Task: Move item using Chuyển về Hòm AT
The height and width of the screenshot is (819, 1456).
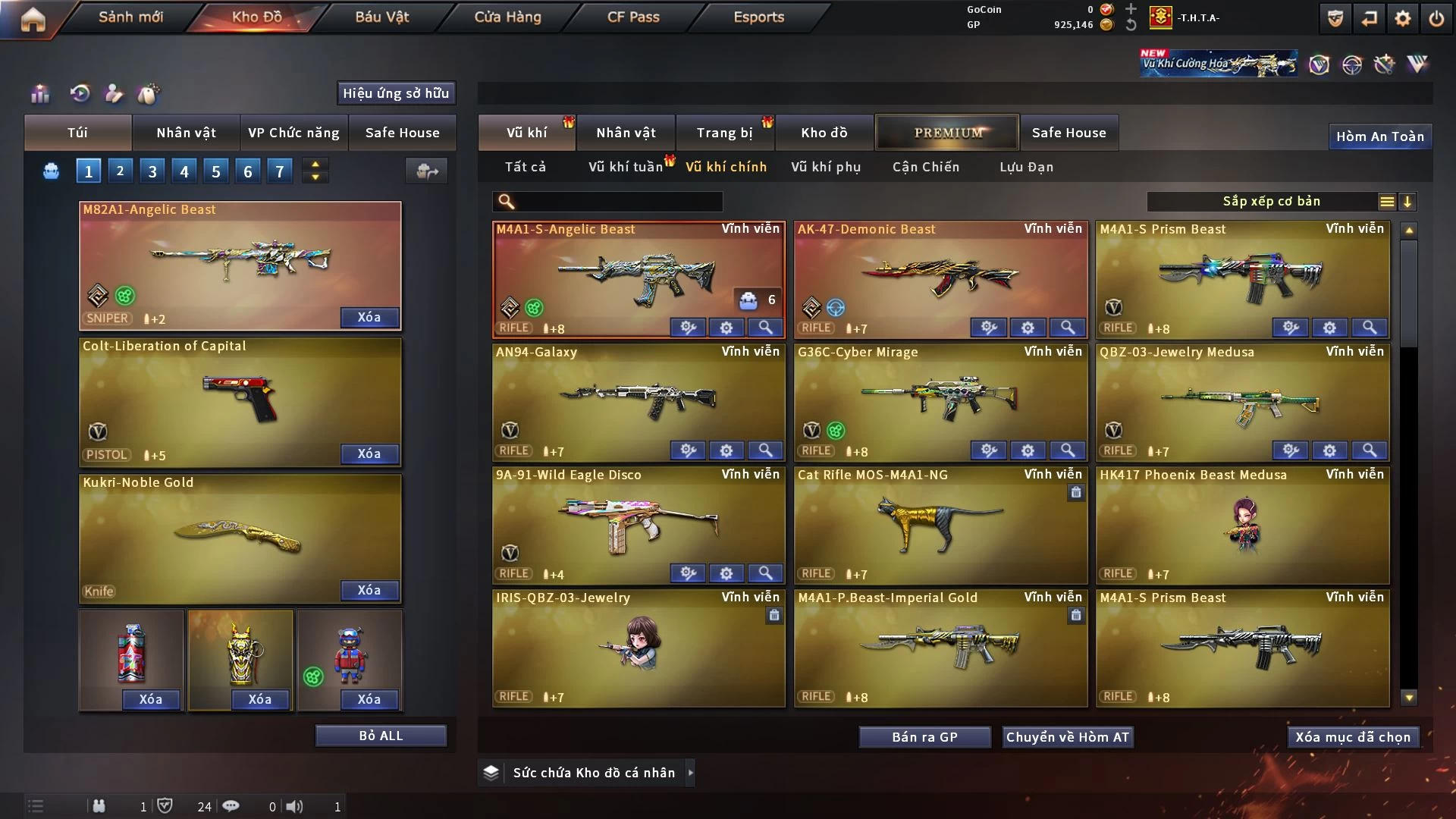Action: [1067, 737]
